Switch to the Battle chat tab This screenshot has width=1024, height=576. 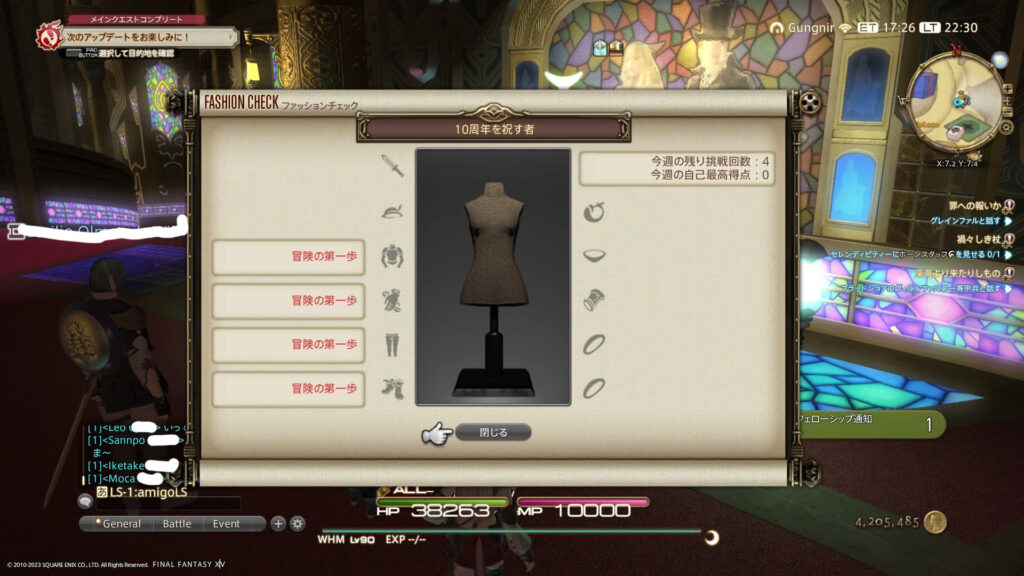click(x=177, y=523)
